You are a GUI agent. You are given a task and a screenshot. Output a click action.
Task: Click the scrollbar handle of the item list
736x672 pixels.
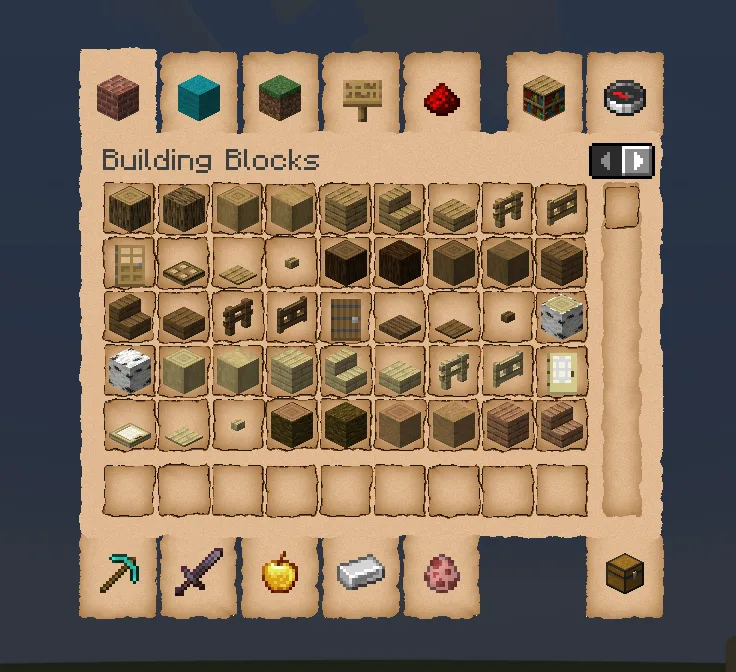(621, 207)
